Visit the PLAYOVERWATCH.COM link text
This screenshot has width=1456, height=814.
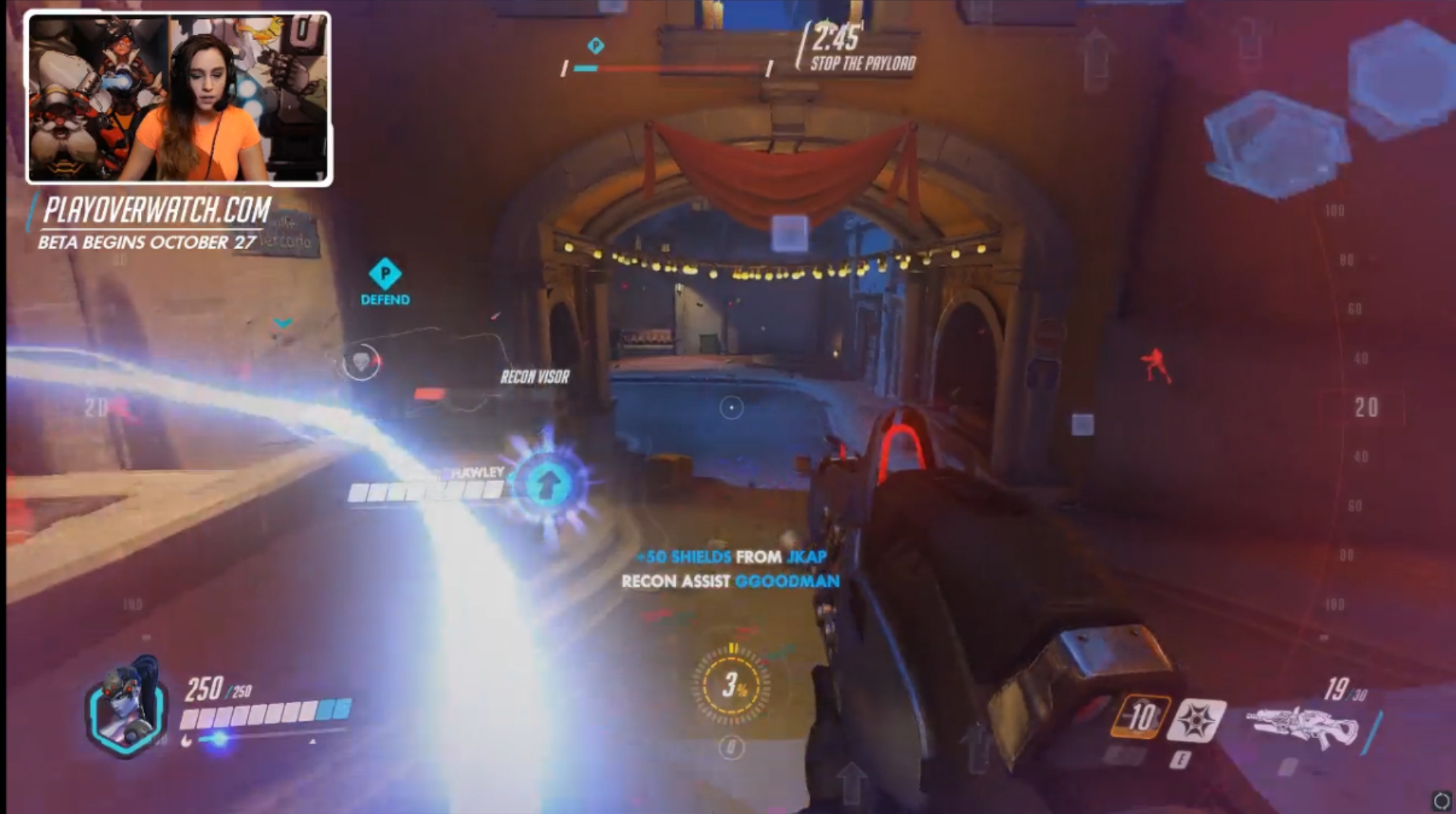[157, 210]
